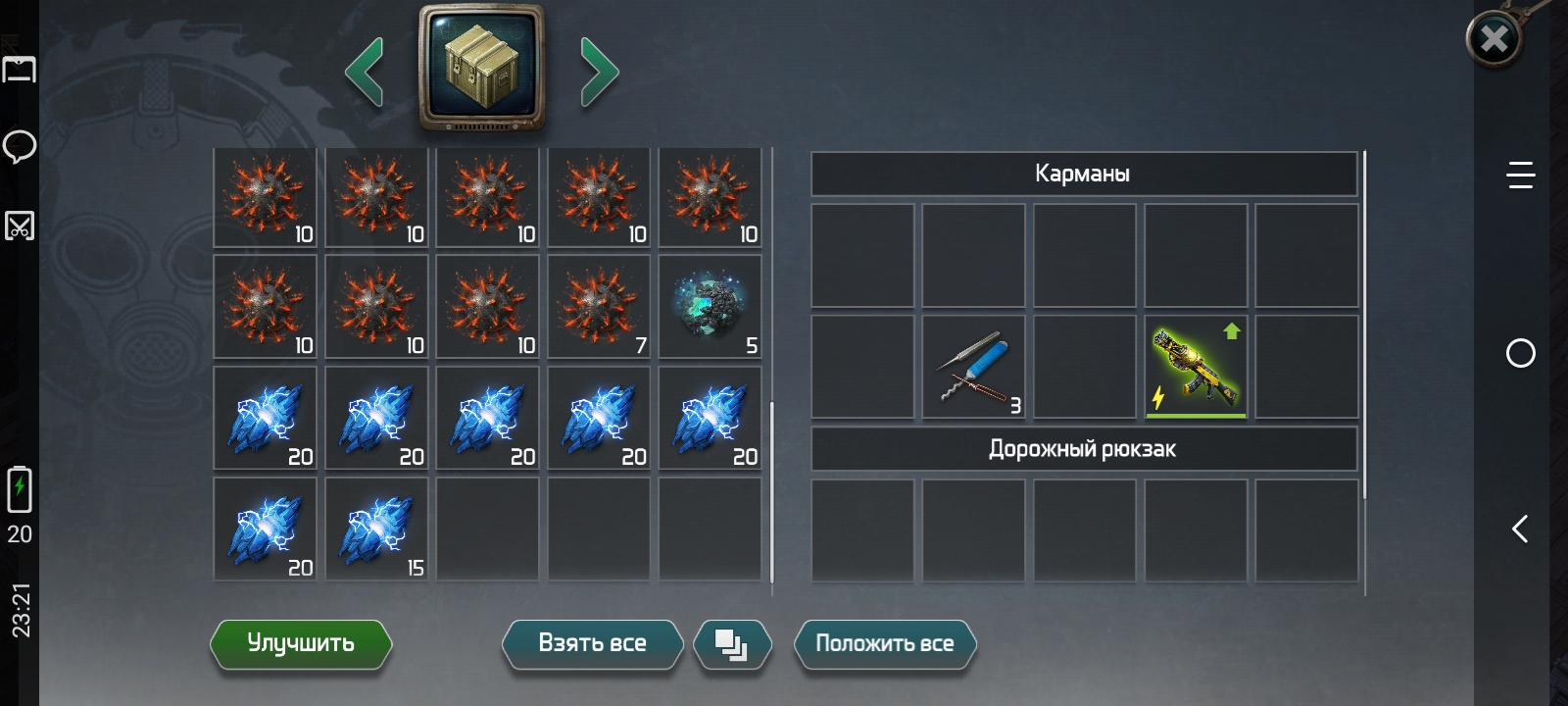Select the red spiky ore stack of 7
This screenshot has width=1568, height=706.
coord(599,307)
